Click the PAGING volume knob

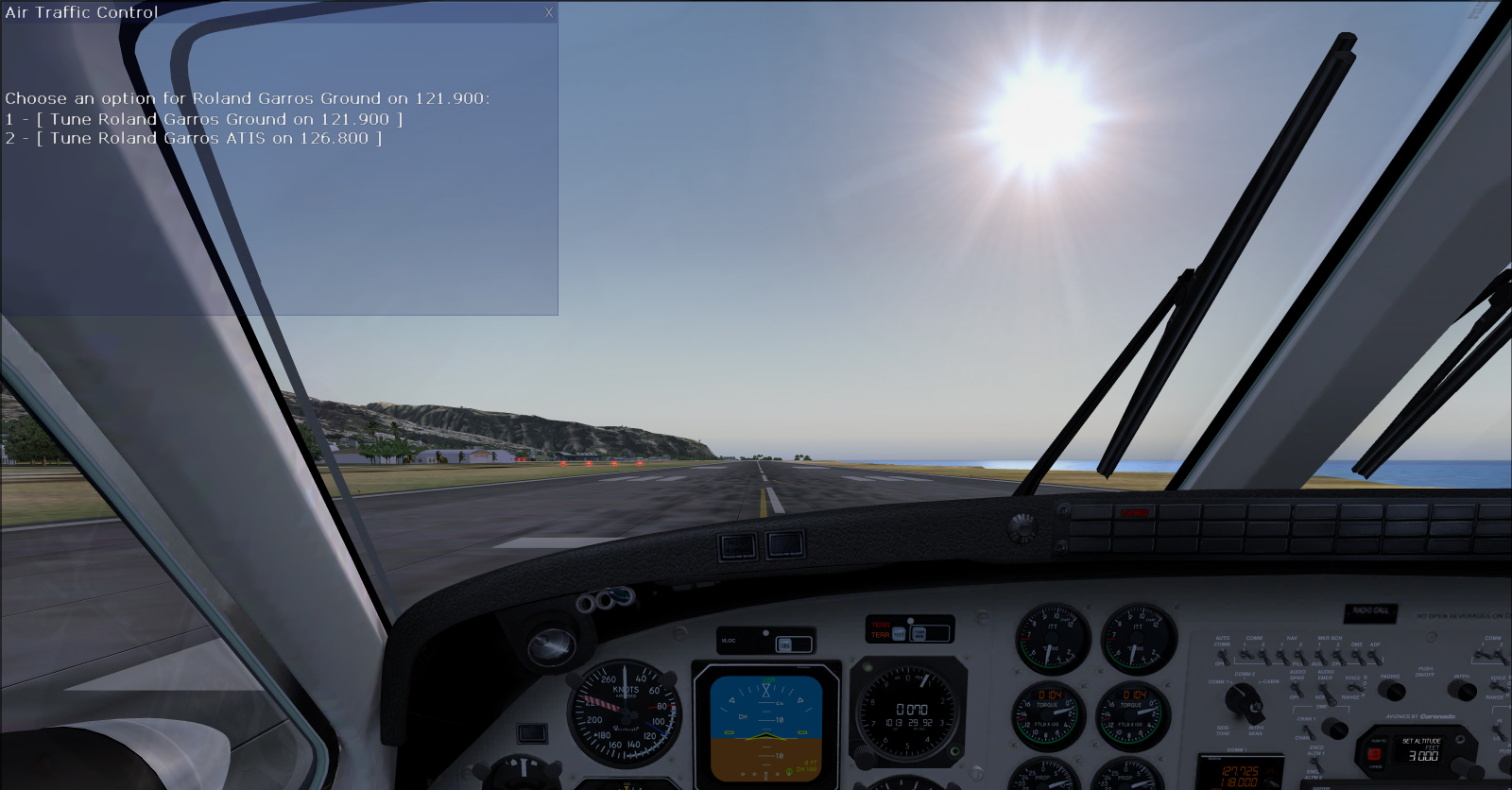[1392, 690]
